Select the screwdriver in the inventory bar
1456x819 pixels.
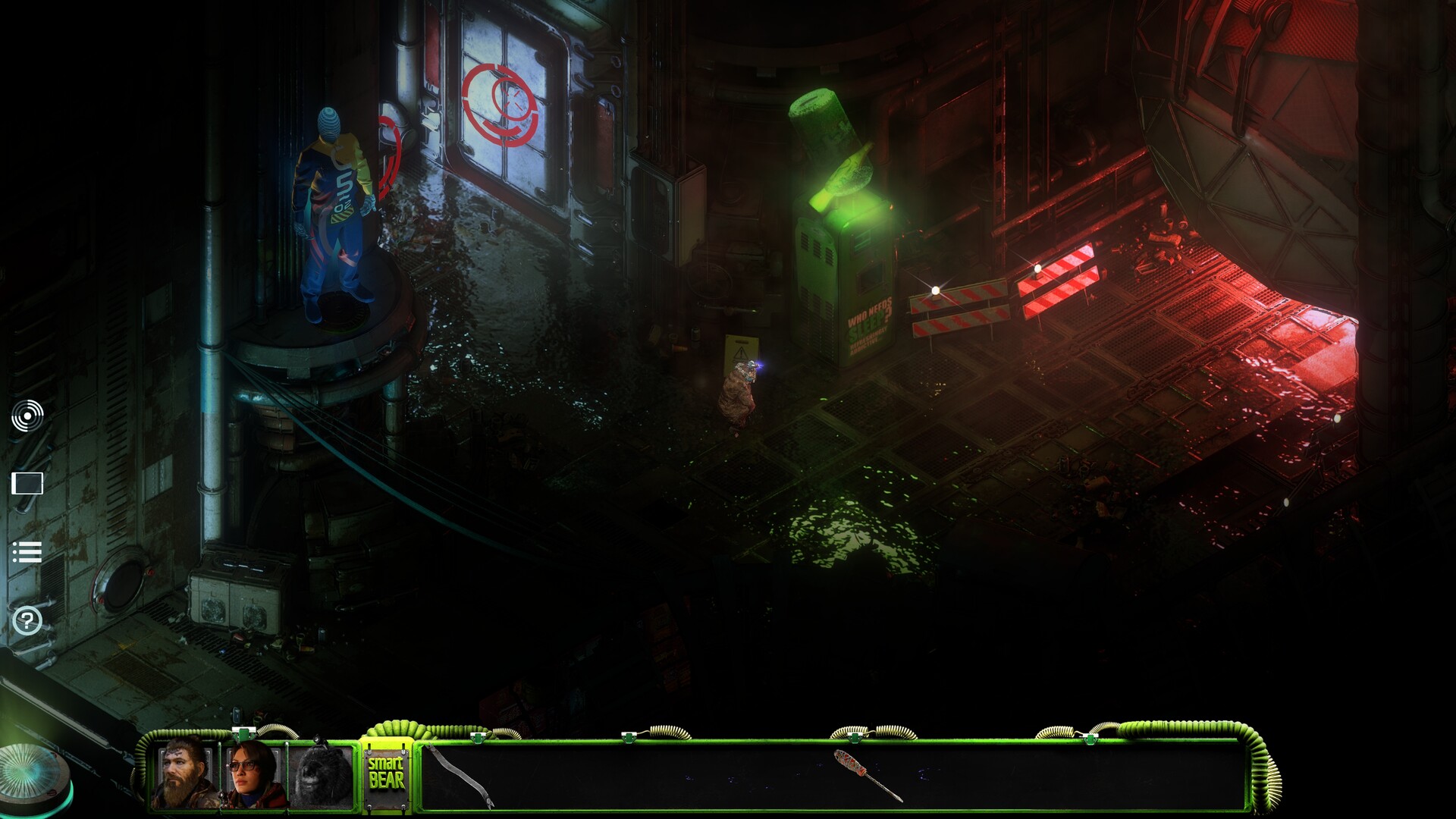click(x=868, y=775)
